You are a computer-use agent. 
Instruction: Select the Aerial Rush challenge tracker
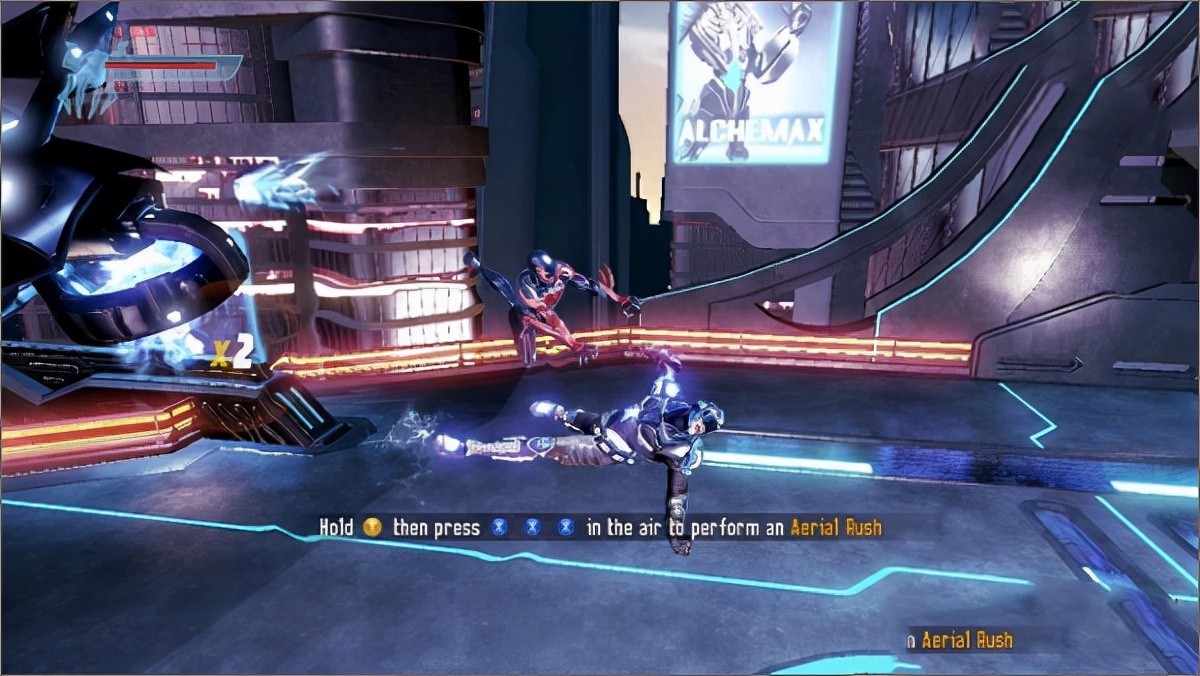point(960,640)
